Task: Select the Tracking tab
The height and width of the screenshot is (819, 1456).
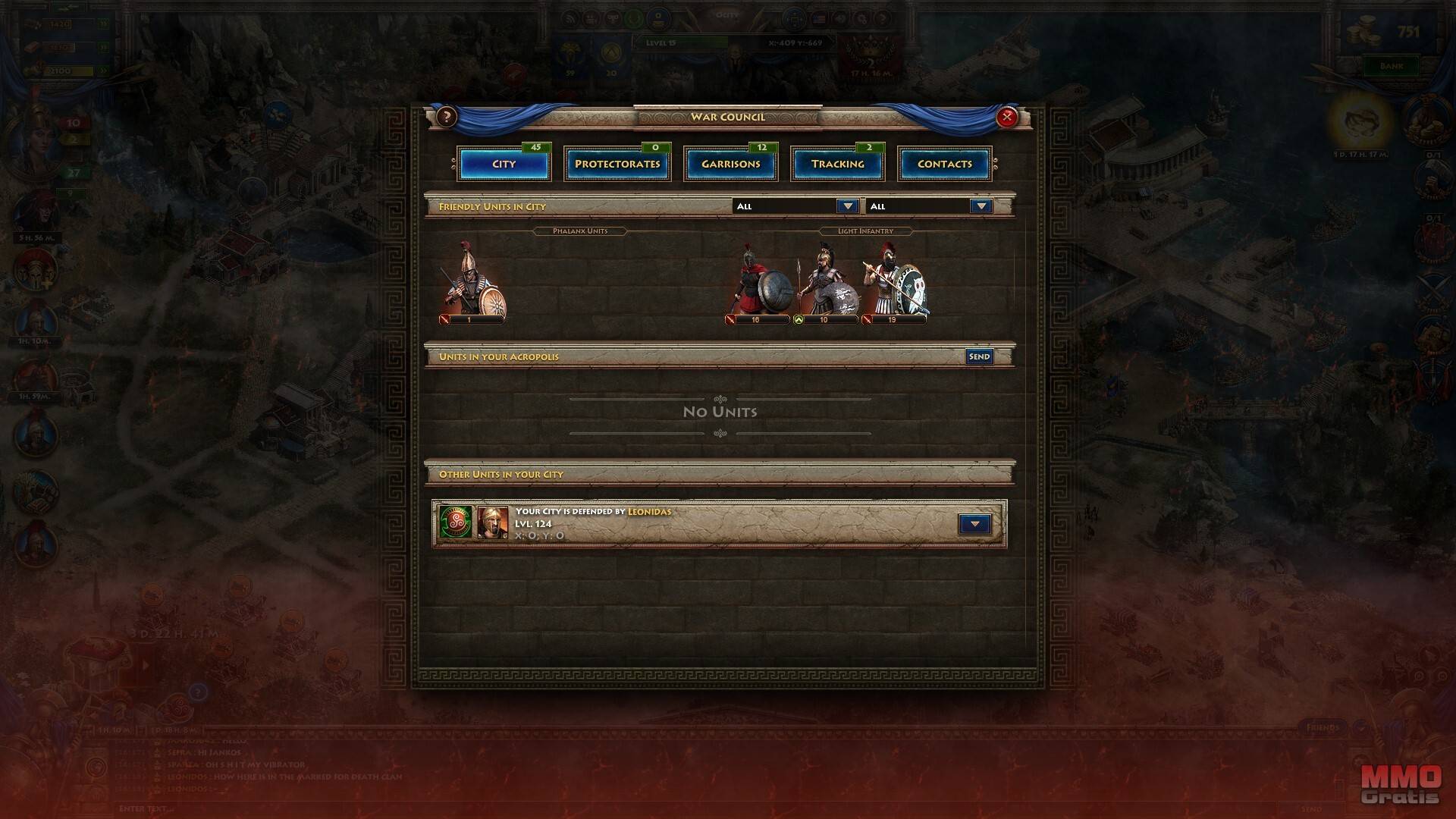Action: point(837,164)
